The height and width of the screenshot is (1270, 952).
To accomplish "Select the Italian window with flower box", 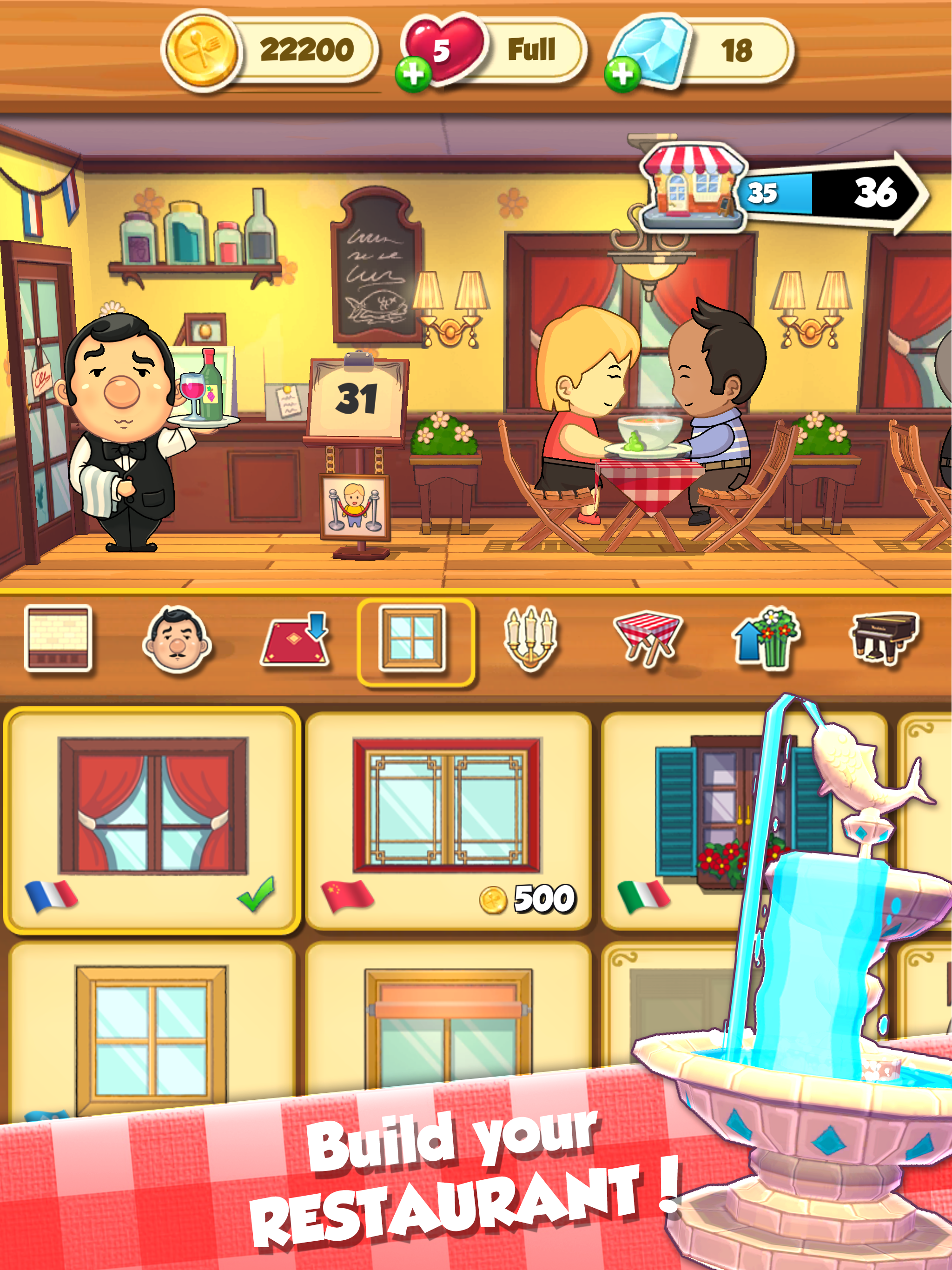I will pos(715,804).
